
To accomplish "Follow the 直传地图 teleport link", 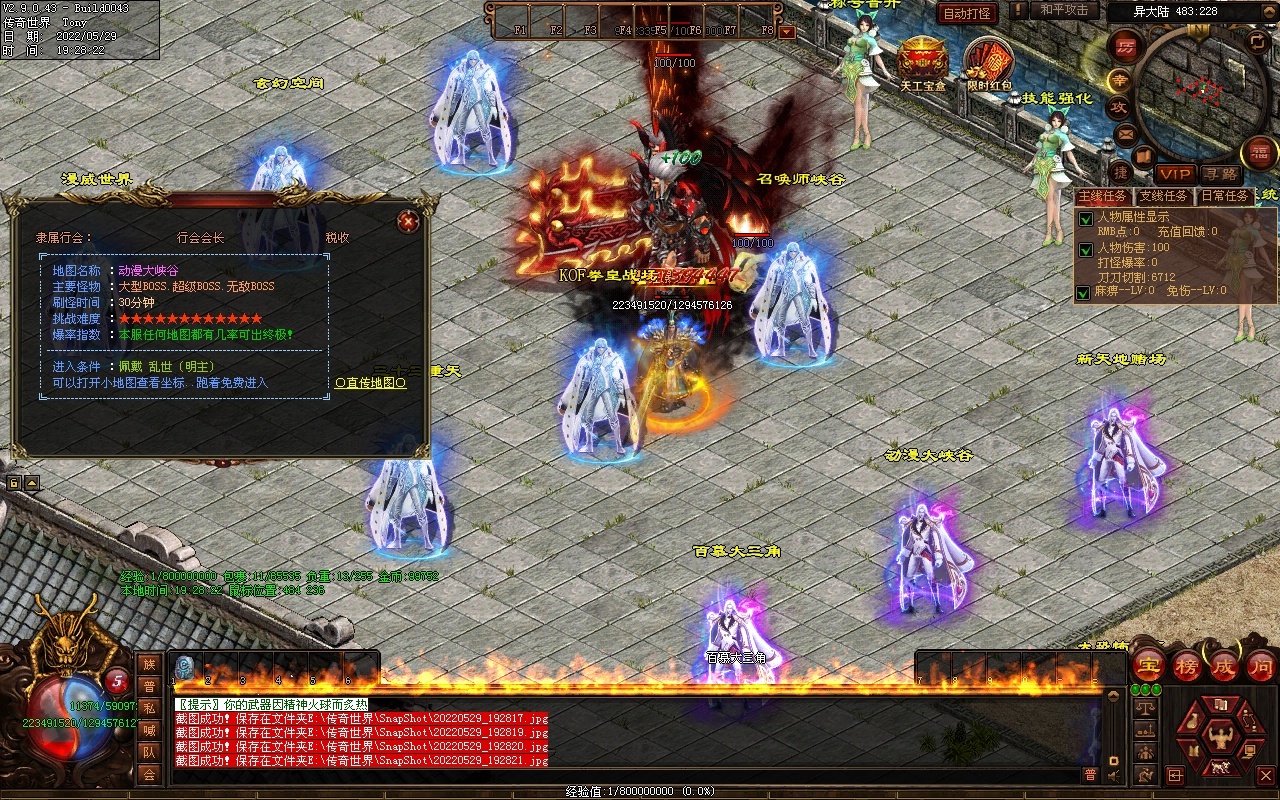I will tap(371, 383).
